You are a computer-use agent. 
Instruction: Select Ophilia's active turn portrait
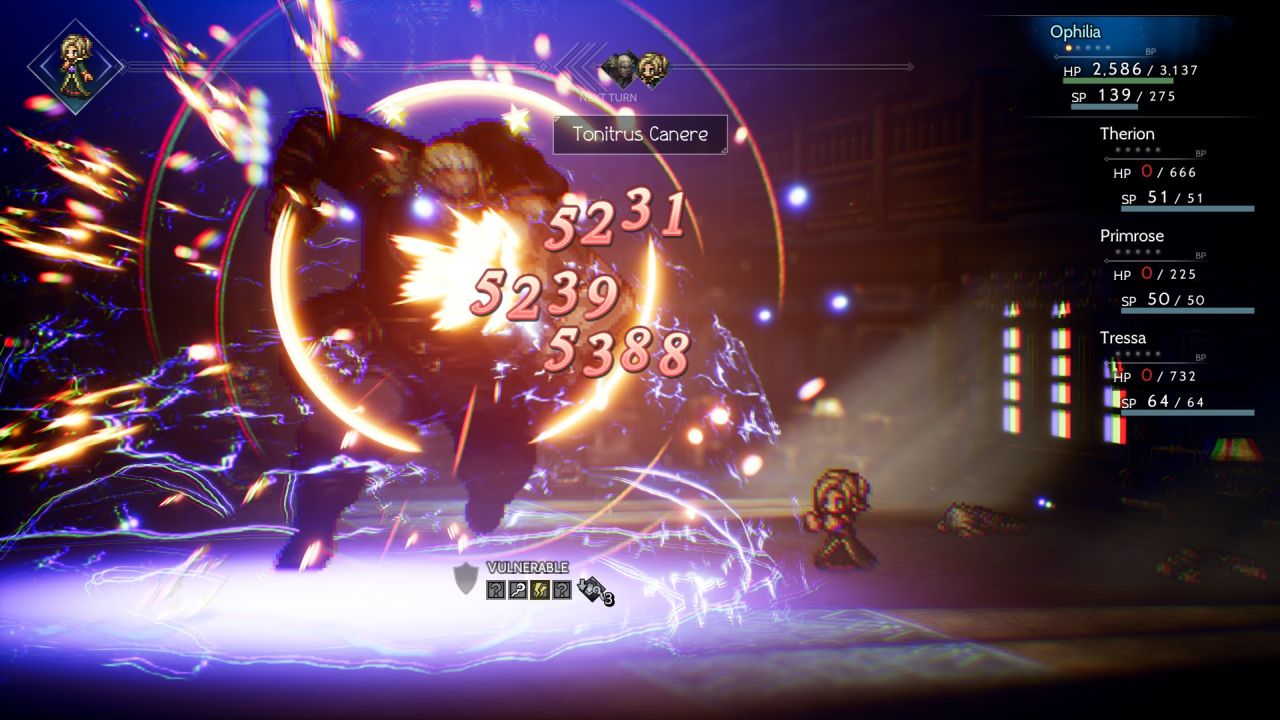coord(75,66)
